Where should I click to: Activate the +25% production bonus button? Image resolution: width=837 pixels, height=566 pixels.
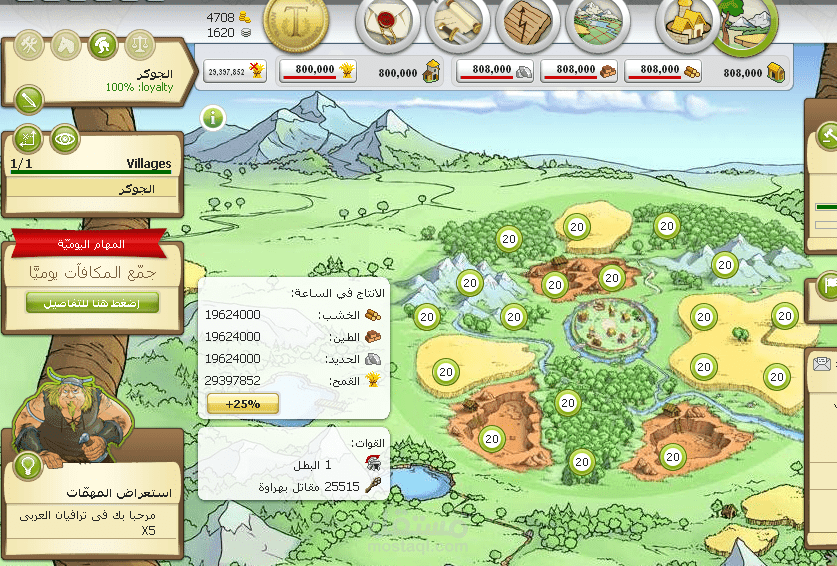[x=242, y=404]
